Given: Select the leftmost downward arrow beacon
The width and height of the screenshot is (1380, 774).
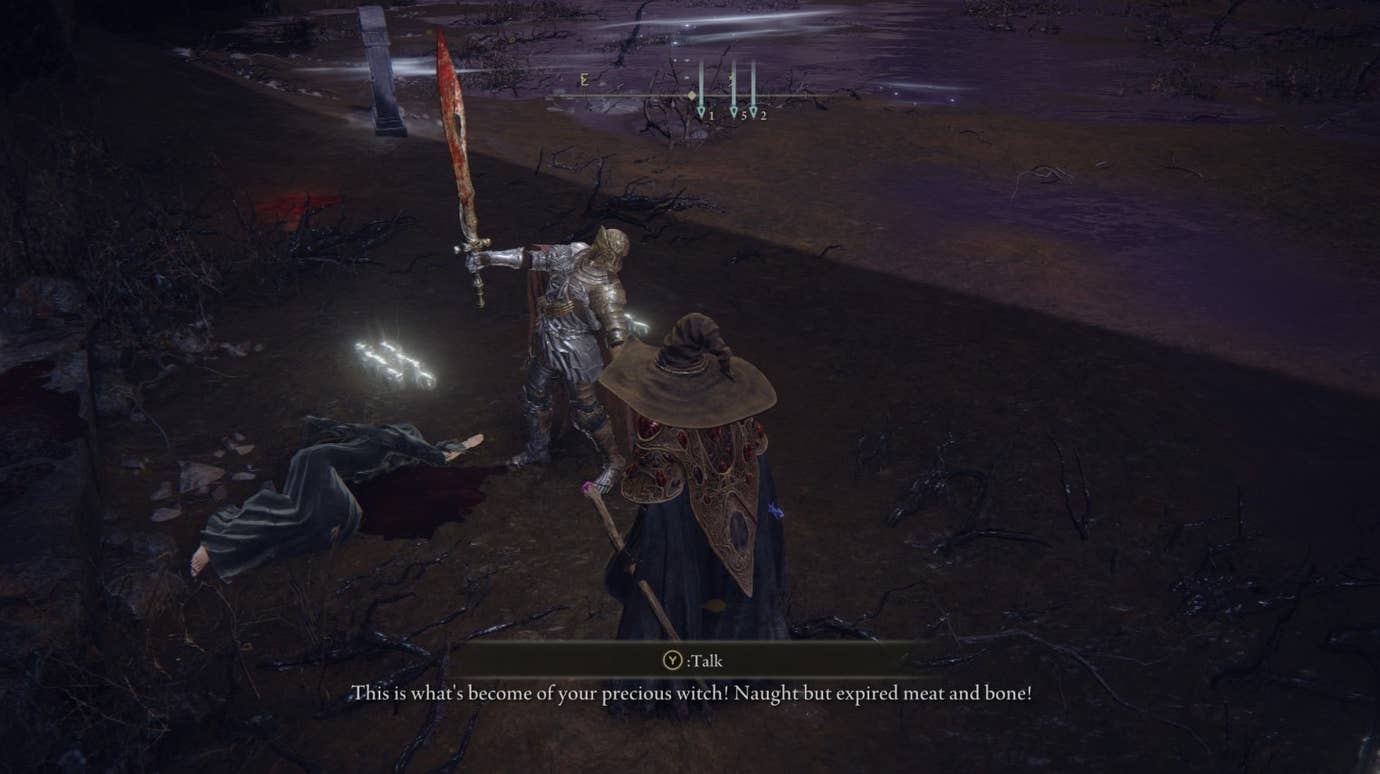Looking at the screenshot, I should [x=702, y=110].
